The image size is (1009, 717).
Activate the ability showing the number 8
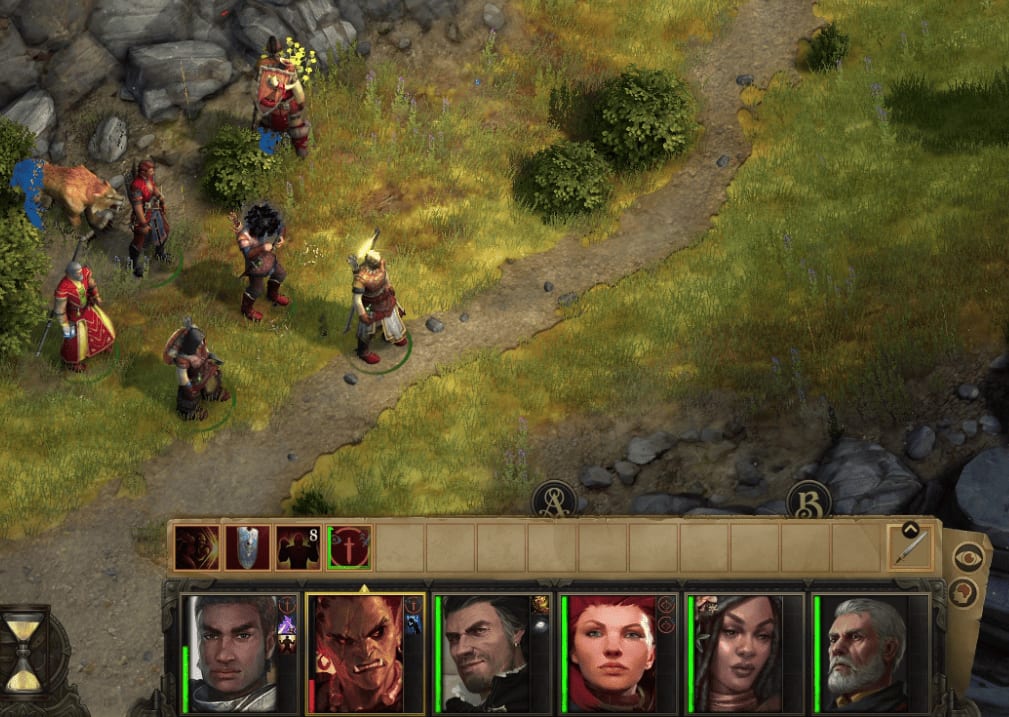pos(298,547)
